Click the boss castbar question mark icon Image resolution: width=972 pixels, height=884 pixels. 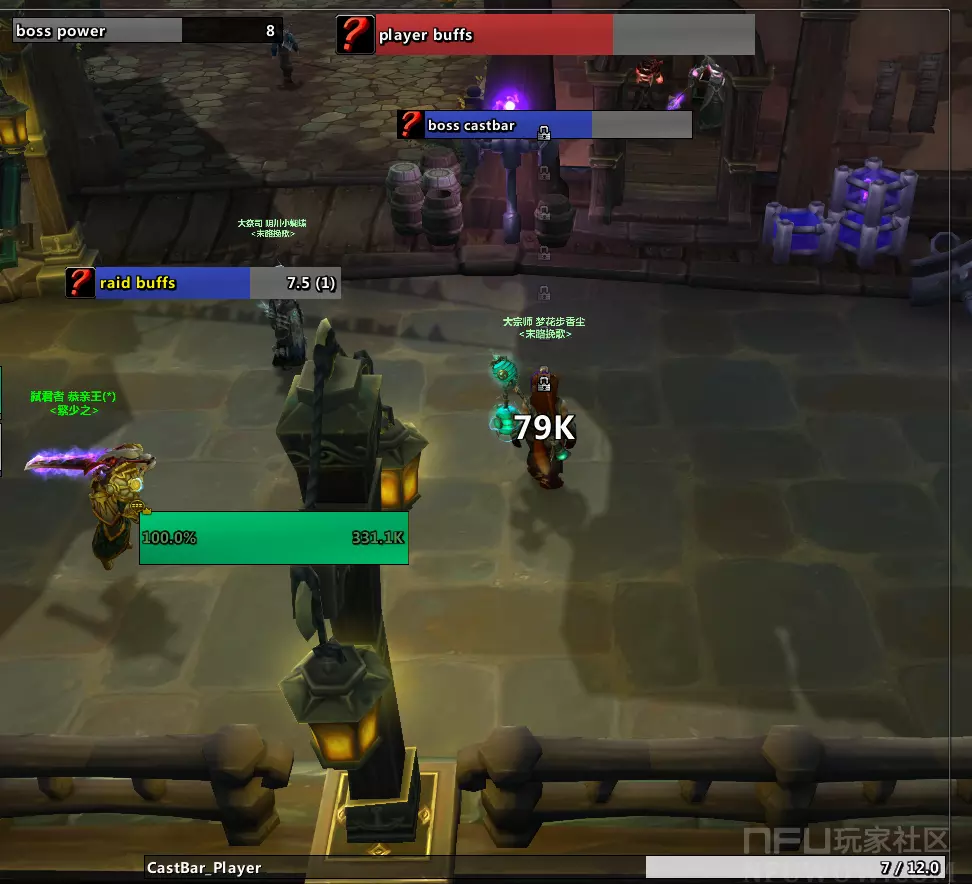(x=410, y=125)
